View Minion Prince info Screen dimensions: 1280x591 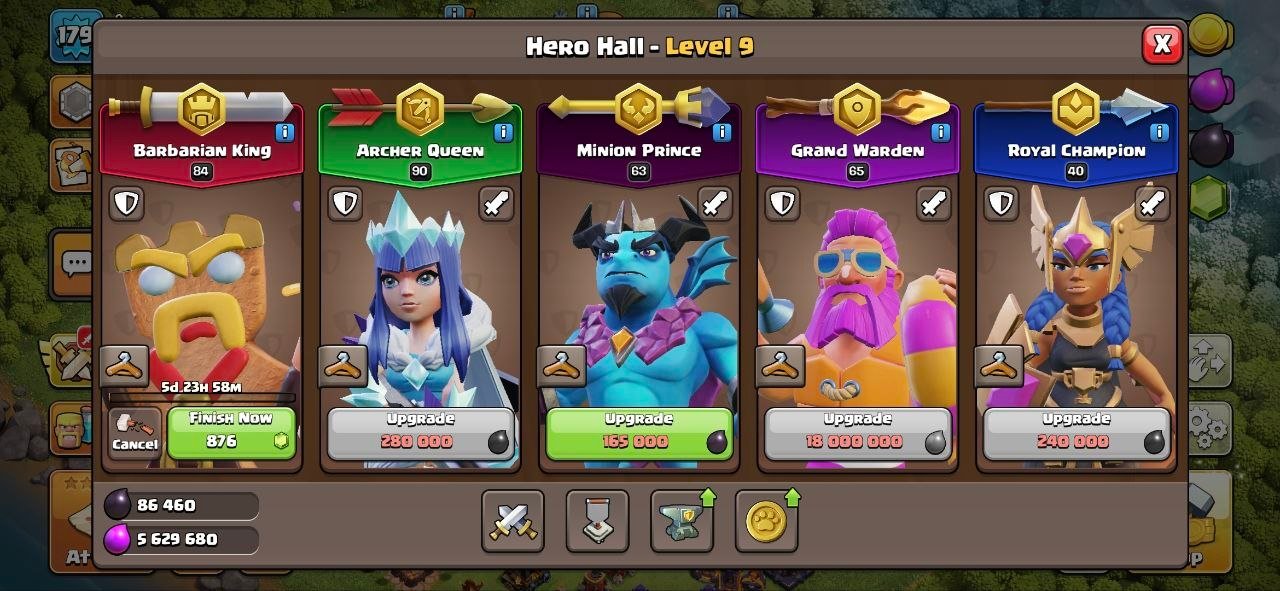tap(722, 132)
